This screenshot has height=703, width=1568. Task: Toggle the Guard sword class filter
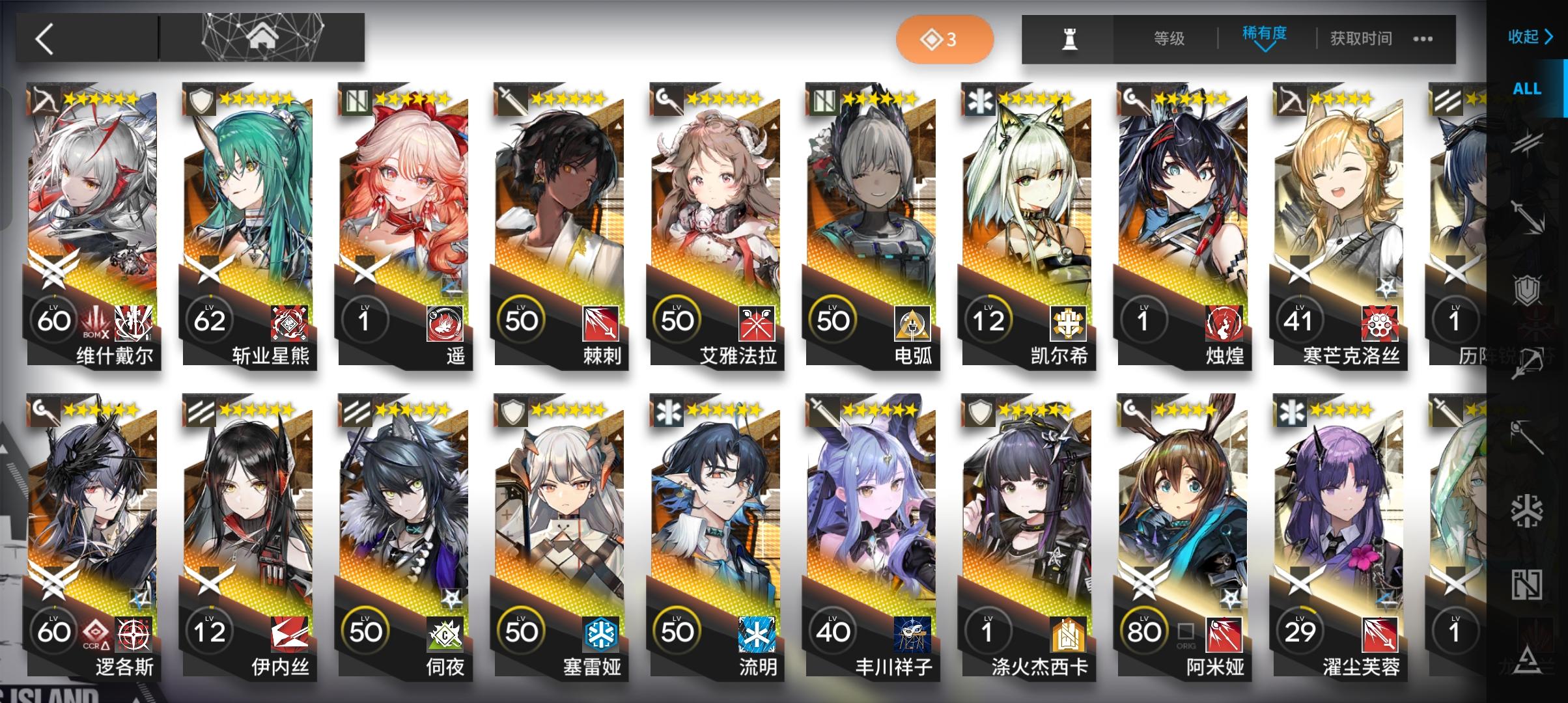tap(1527, 215)
